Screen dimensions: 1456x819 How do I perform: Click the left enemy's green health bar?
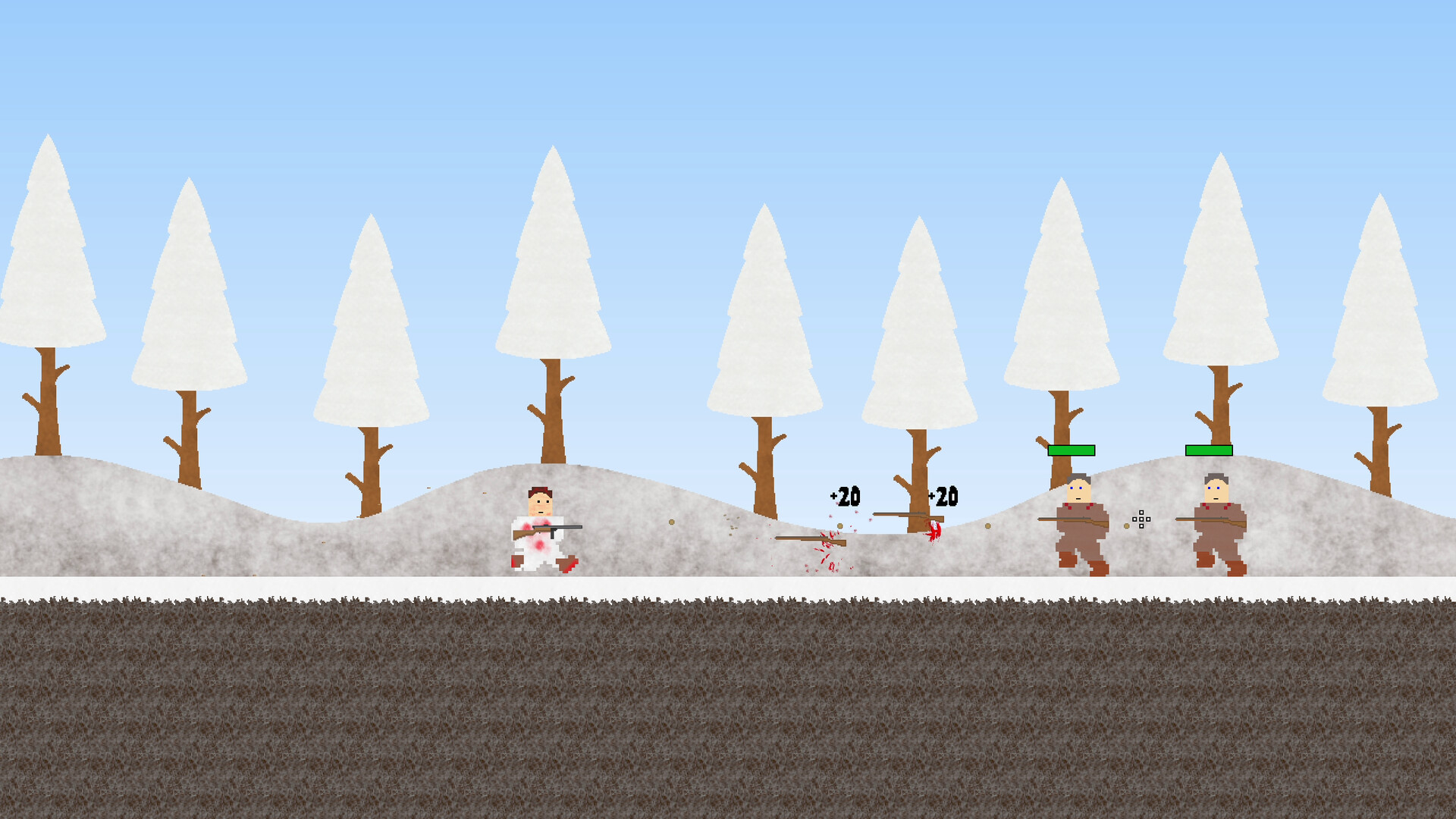click(x=1070, y=452)
